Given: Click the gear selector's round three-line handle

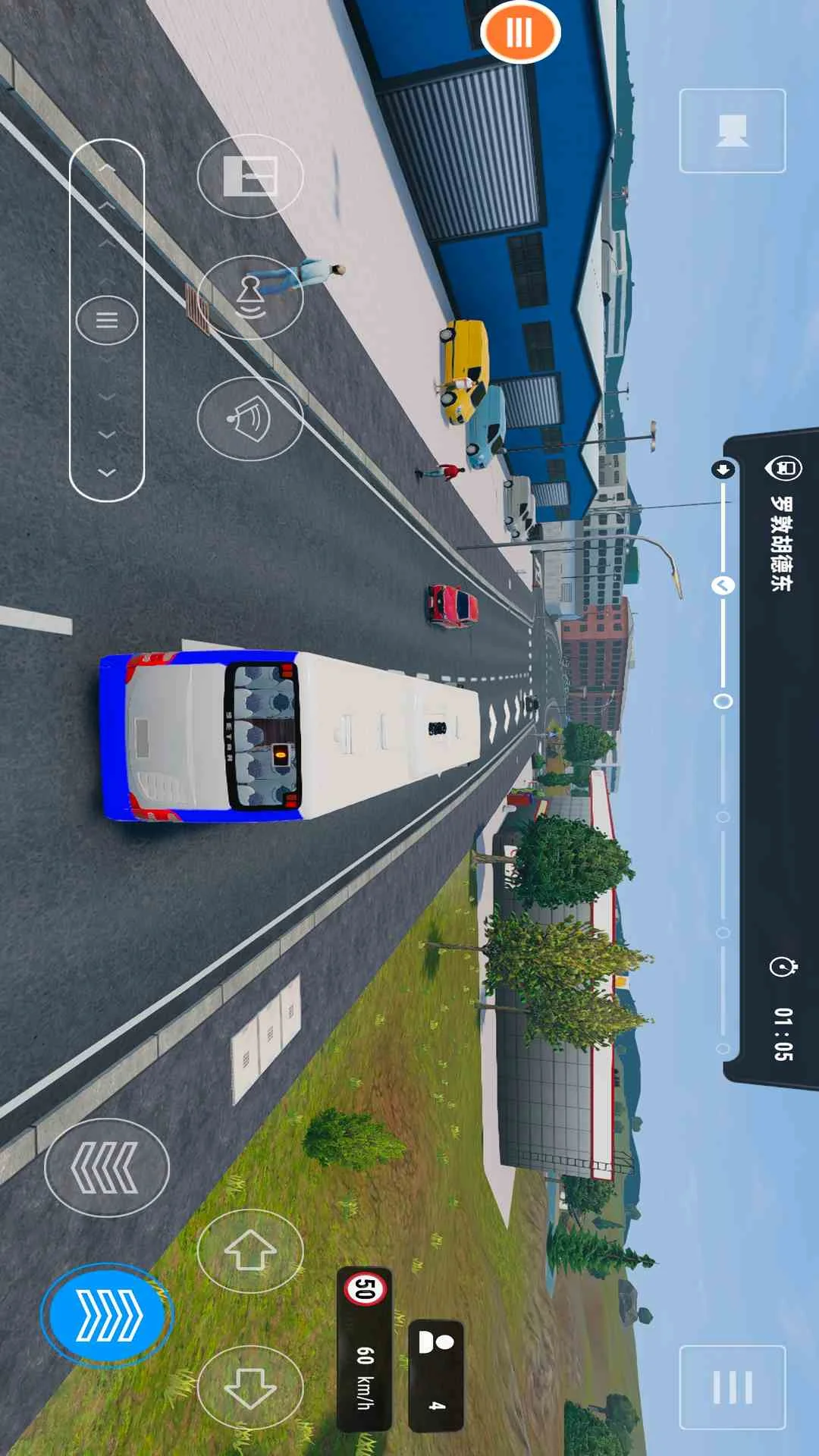Looking at the screenshot, I should (x=107, y=320).
